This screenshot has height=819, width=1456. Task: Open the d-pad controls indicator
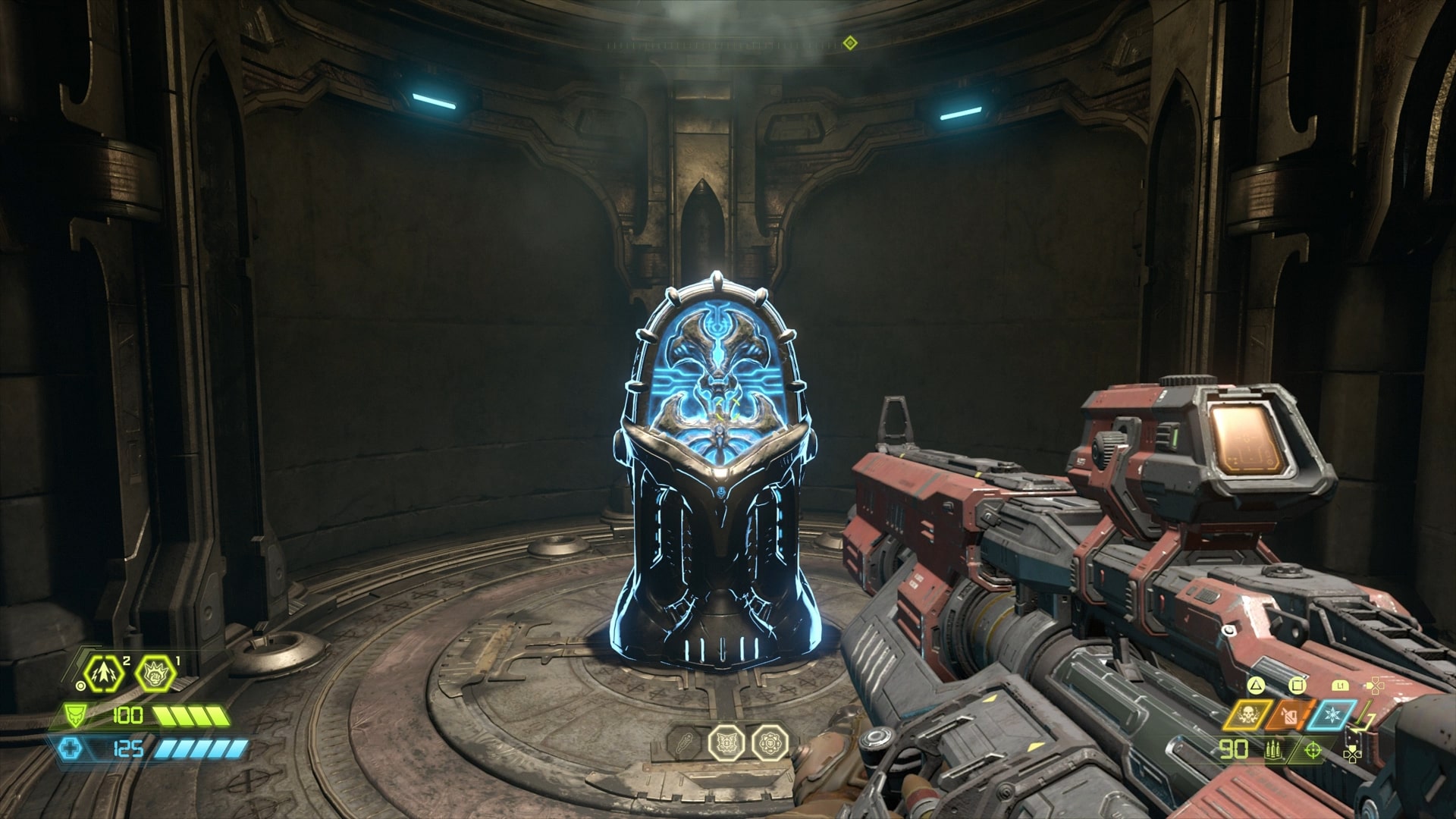(1376, 686)
